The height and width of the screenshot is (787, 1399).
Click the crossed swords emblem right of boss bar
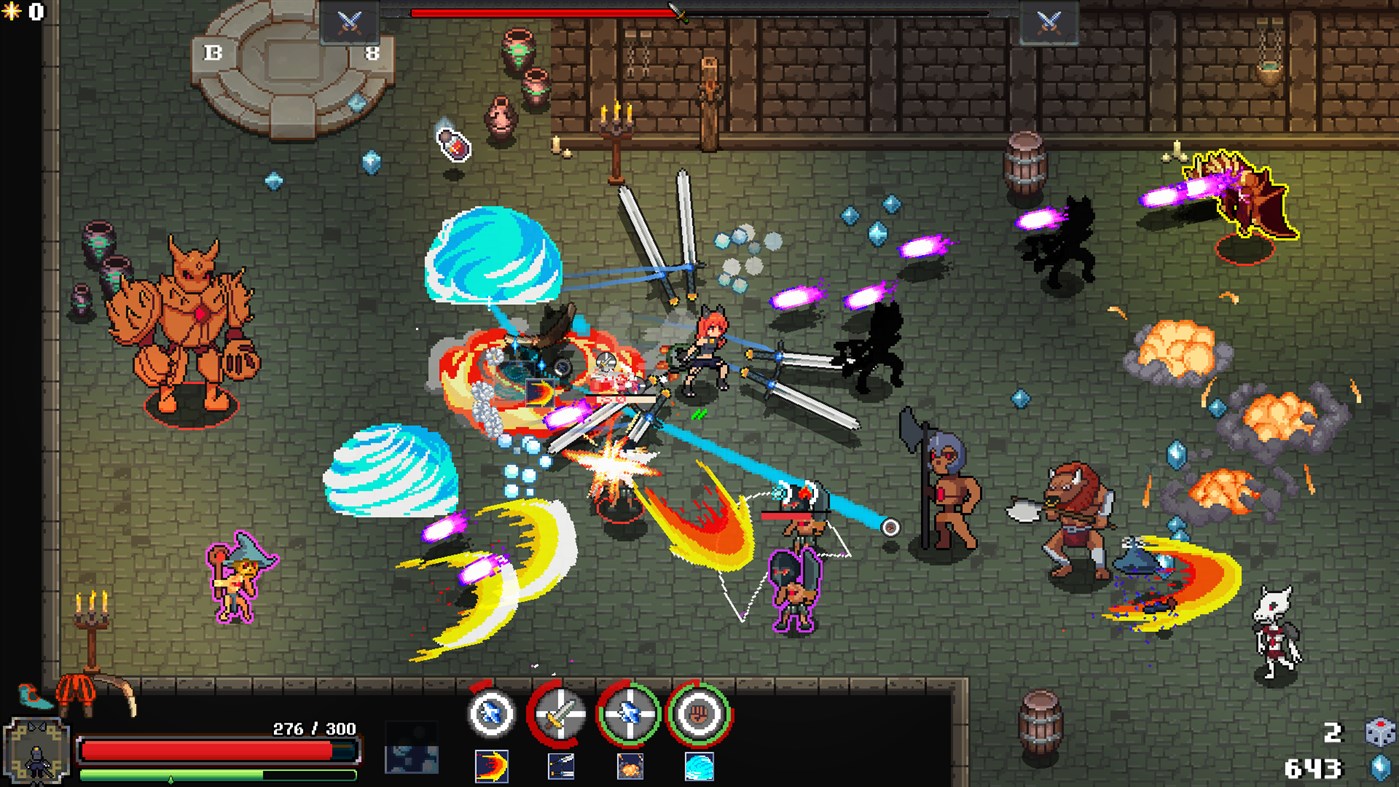tap(1049, 19)
